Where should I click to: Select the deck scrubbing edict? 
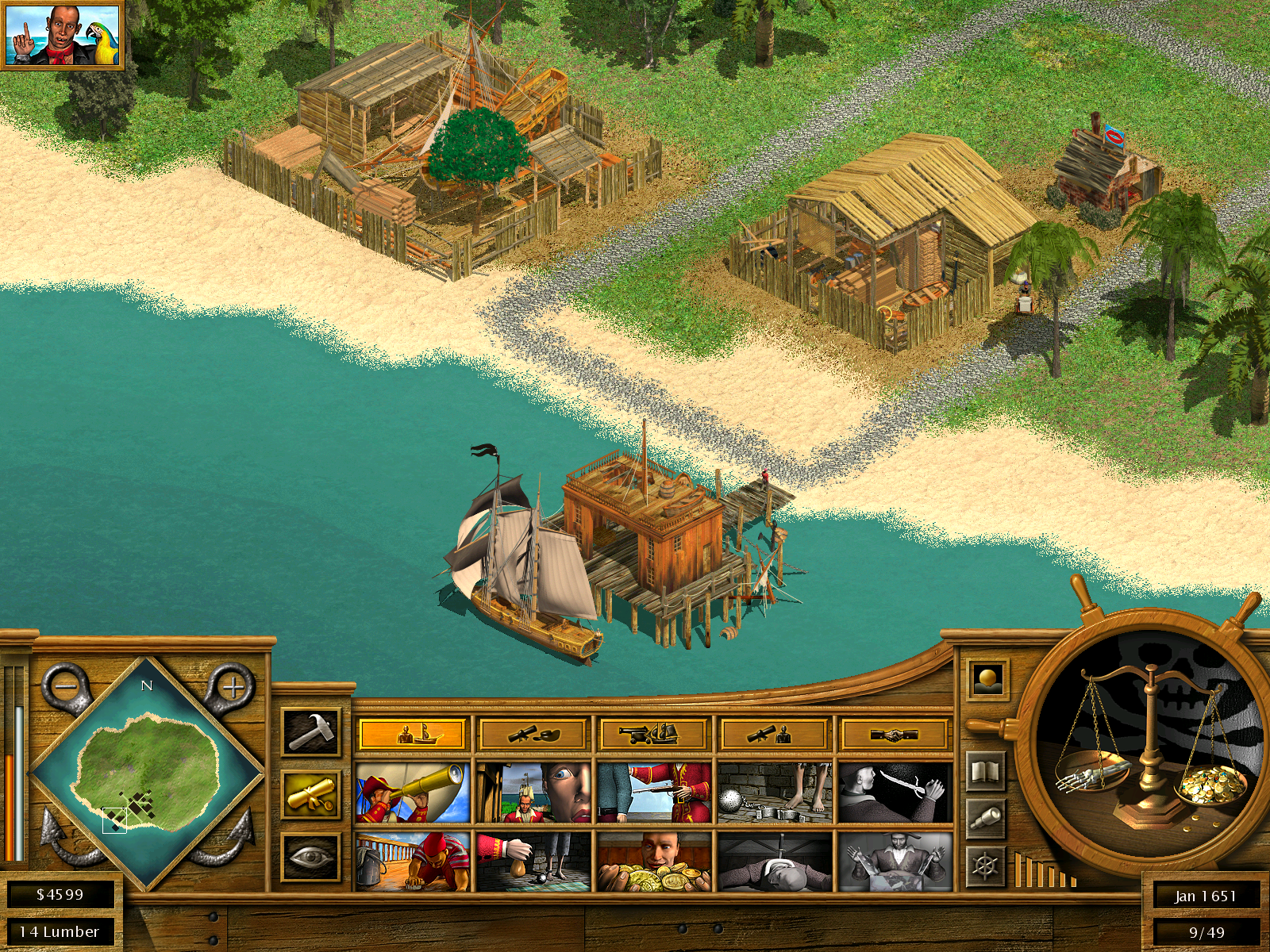(x=413, y=862)
